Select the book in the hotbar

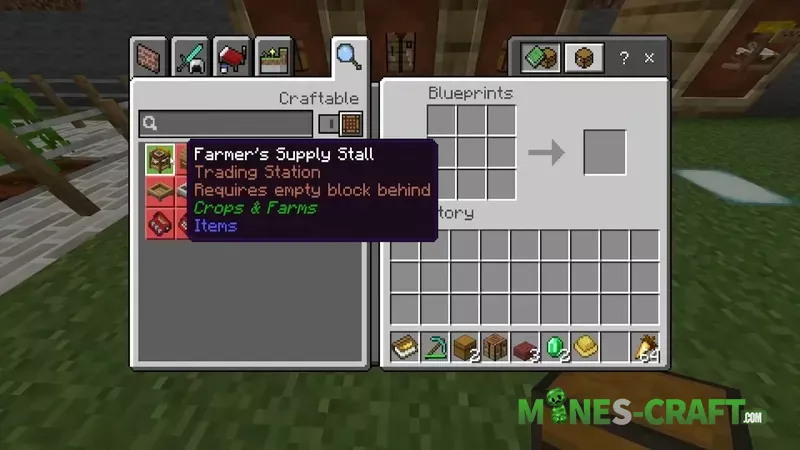405,347
